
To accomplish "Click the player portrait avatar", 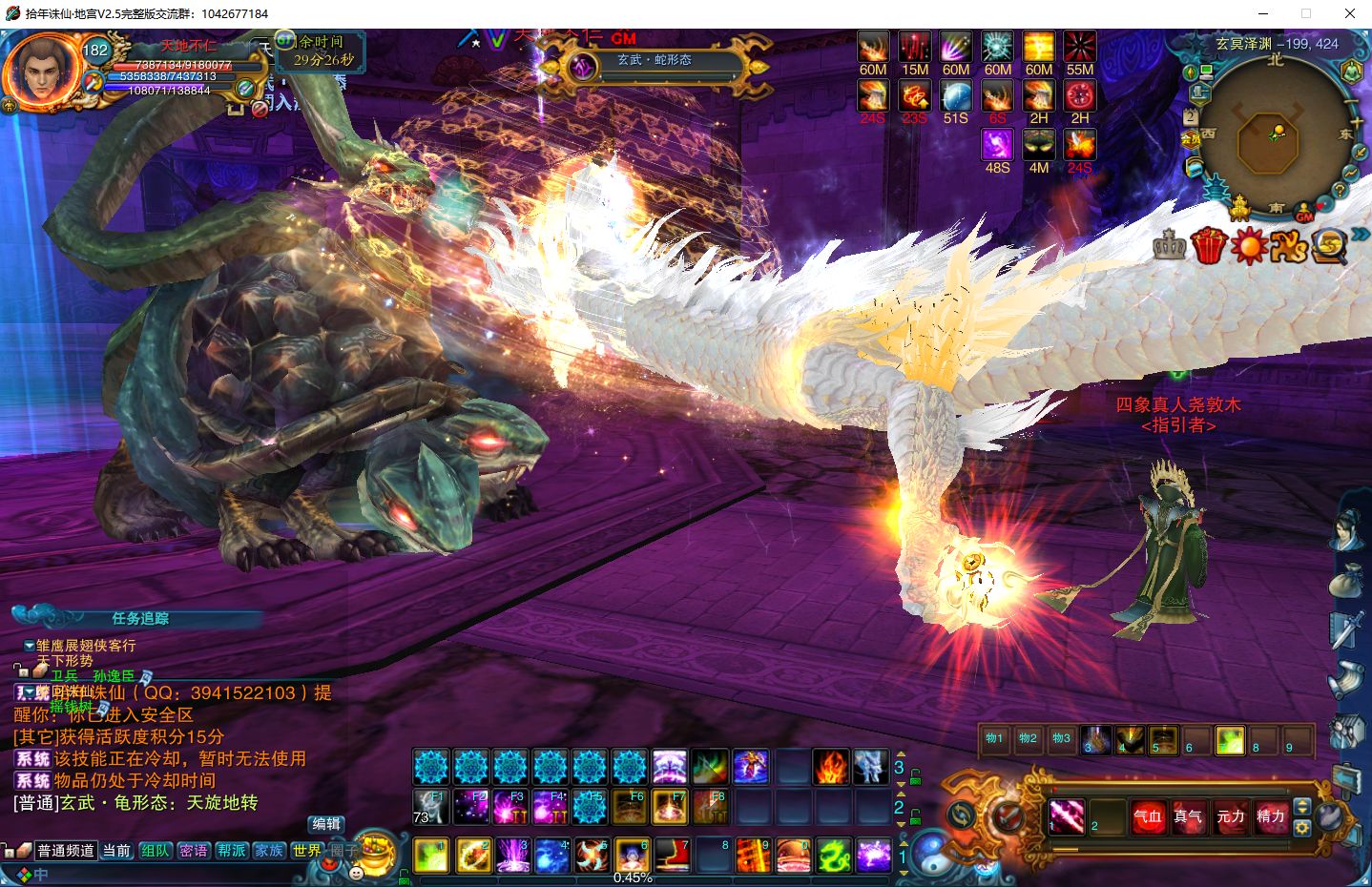I will tap(42, 72).
